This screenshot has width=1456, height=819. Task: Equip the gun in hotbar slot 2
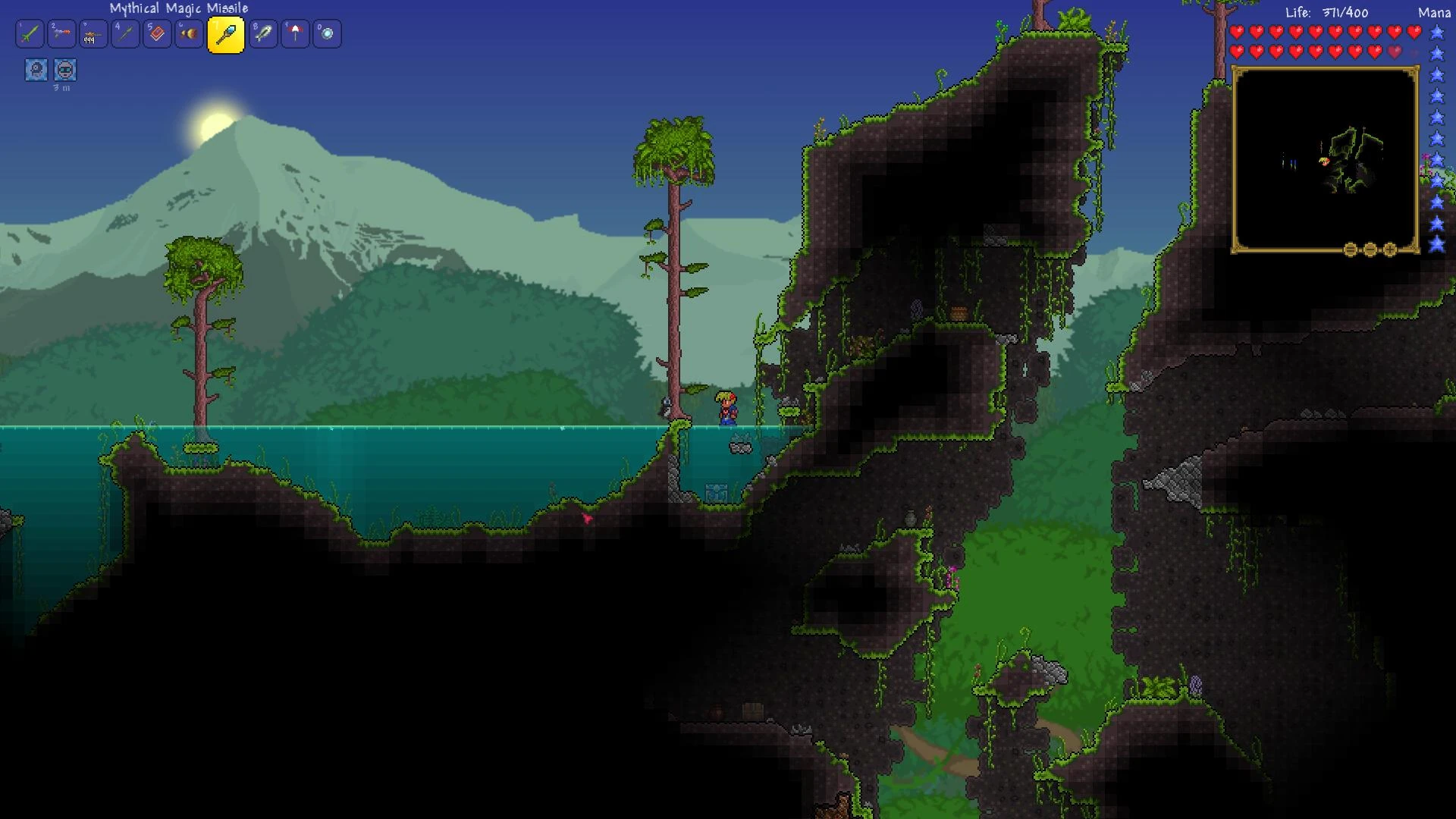point(61,33)
